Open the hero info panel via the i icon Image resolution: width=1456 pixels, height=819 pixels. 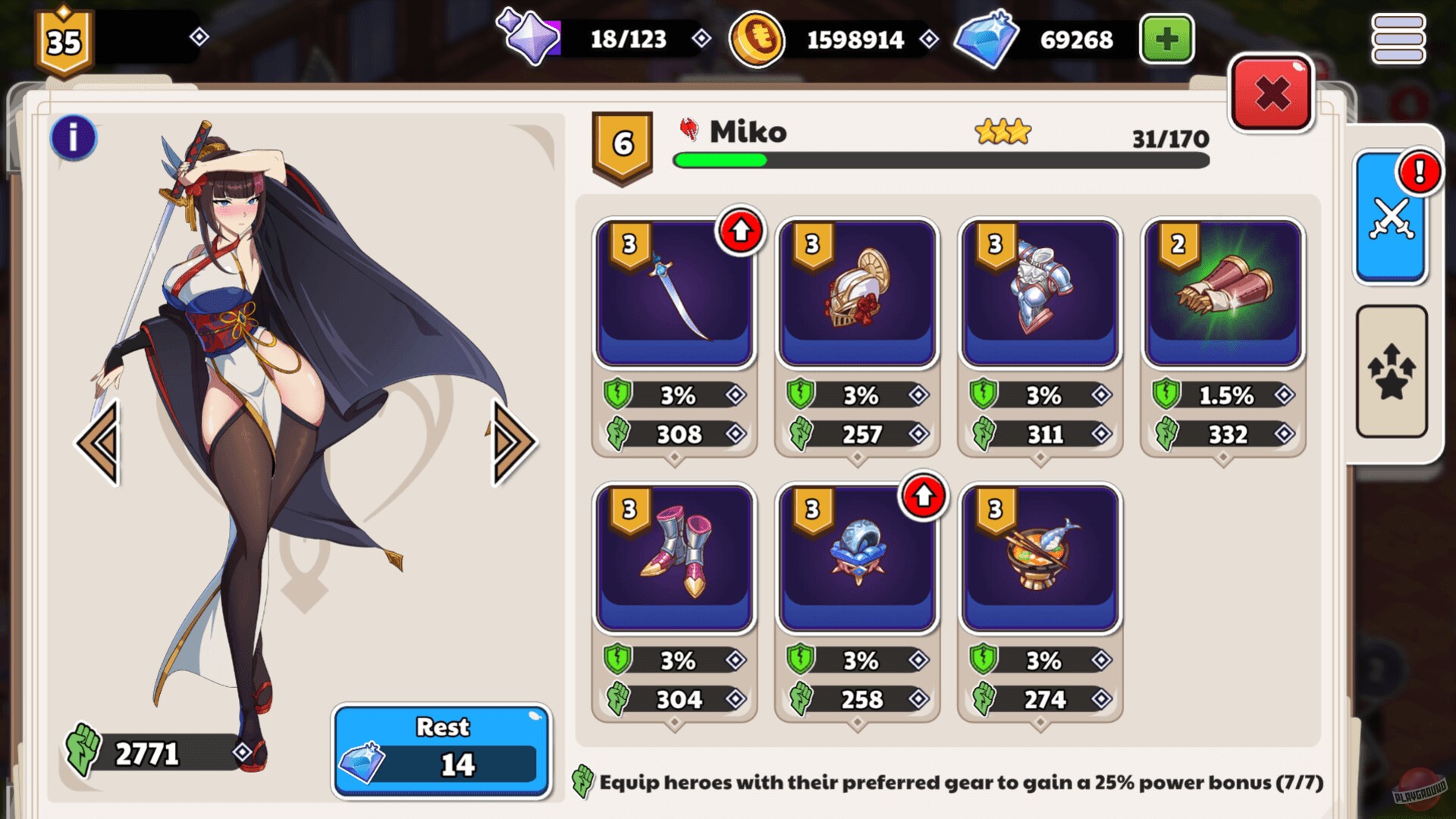[x=72, y=140]
